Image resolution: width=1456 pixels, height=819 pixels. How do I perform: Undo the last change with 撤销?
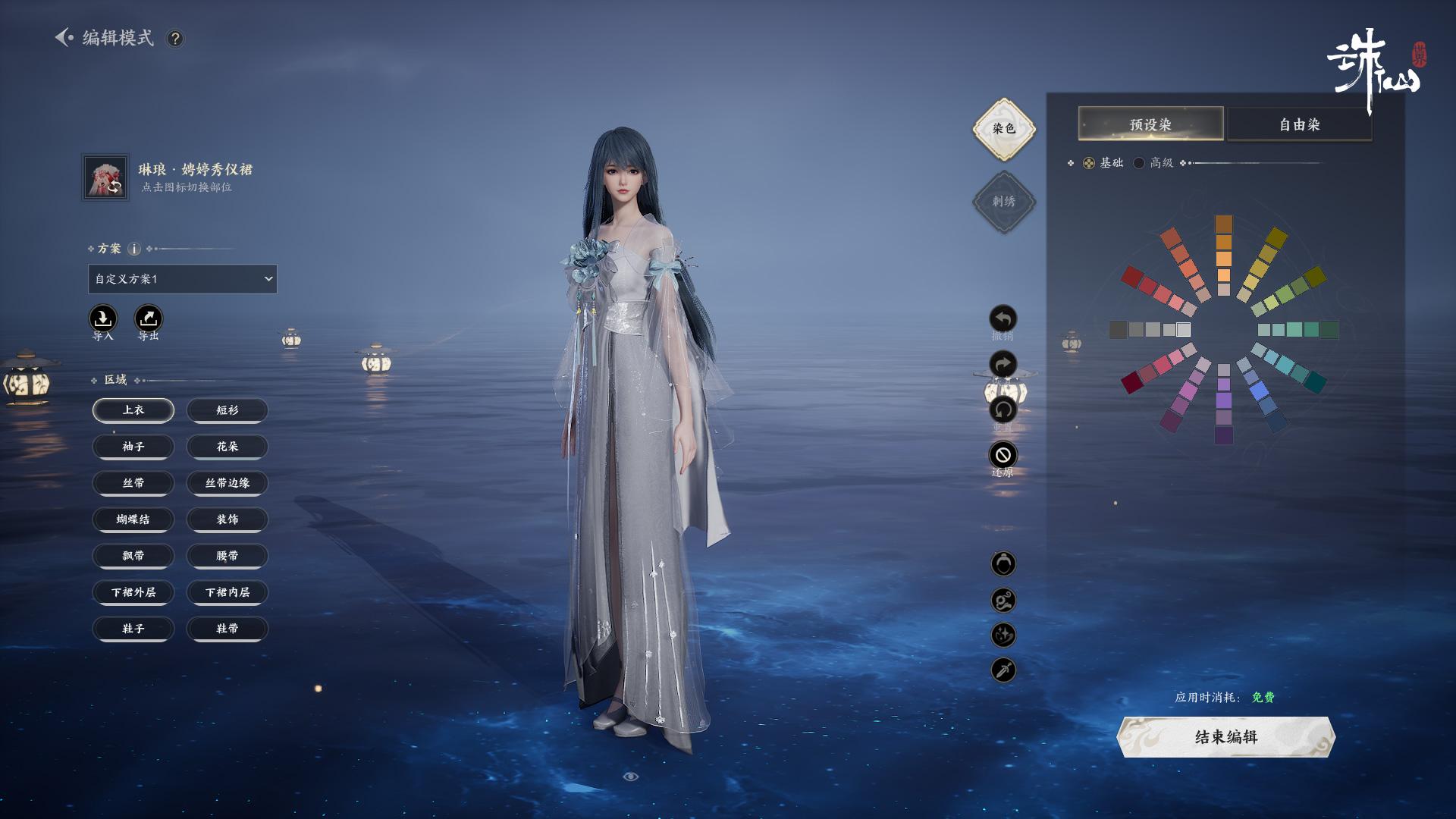1003,319
